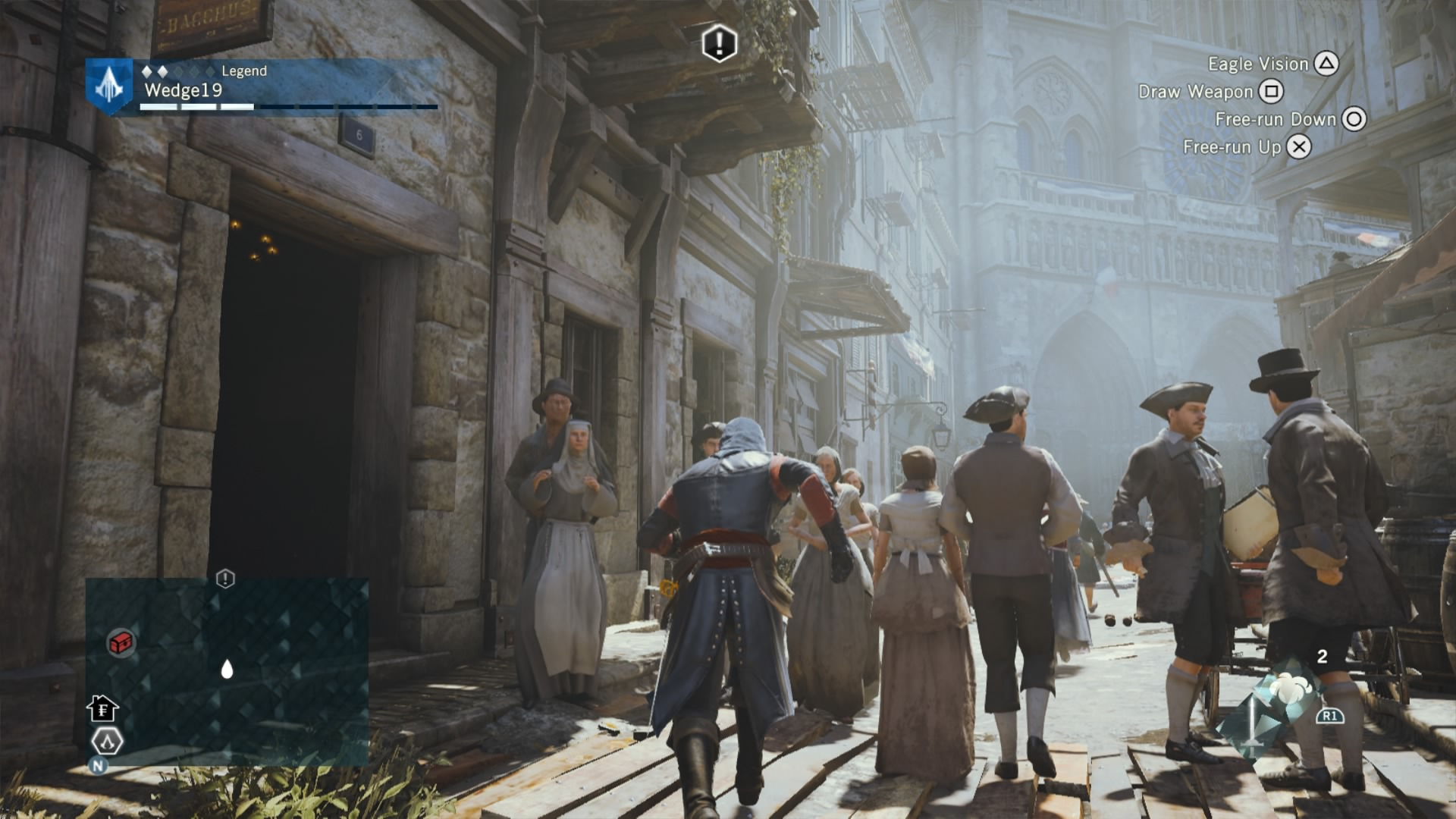
Task: Click the Assassin crest badge beside Wedge19
Action: pos(108,86)
